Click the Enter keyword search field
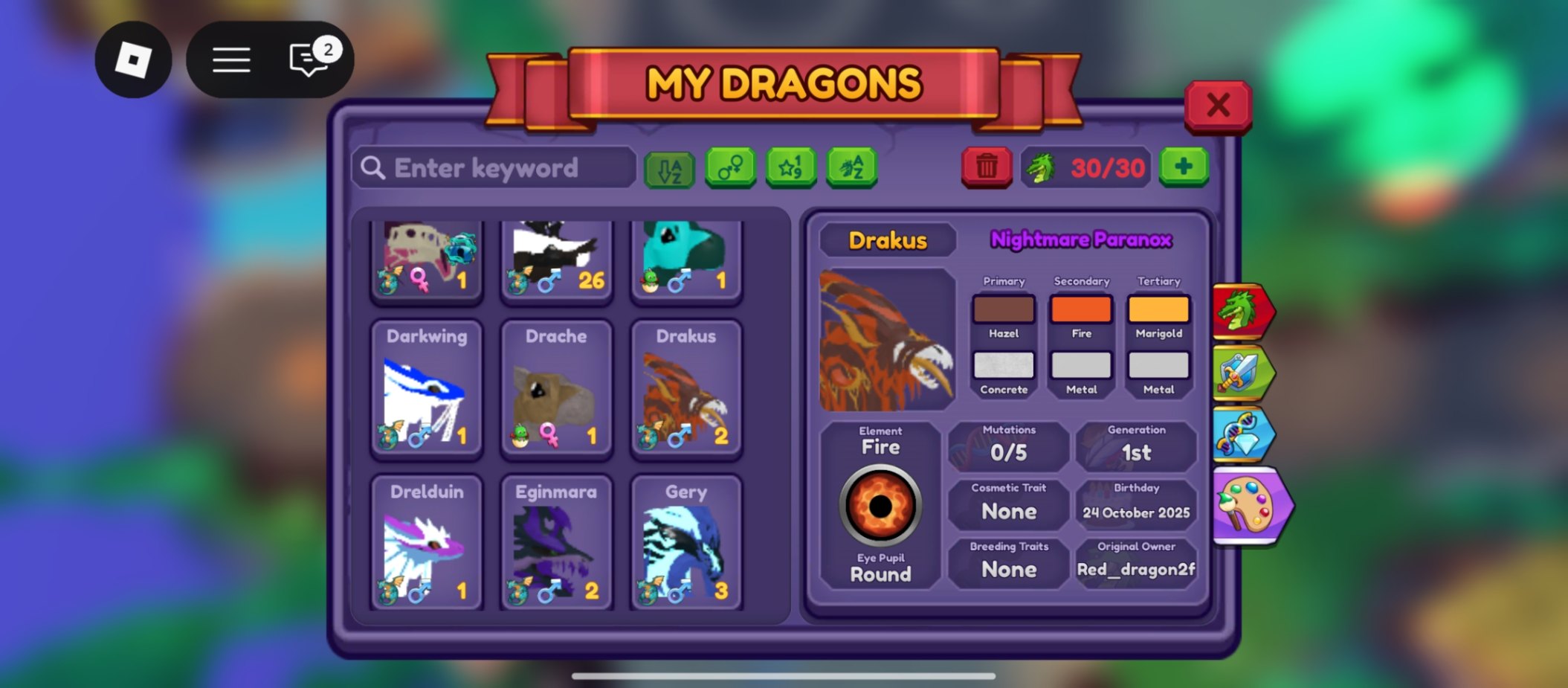 (x=493, y=167)
